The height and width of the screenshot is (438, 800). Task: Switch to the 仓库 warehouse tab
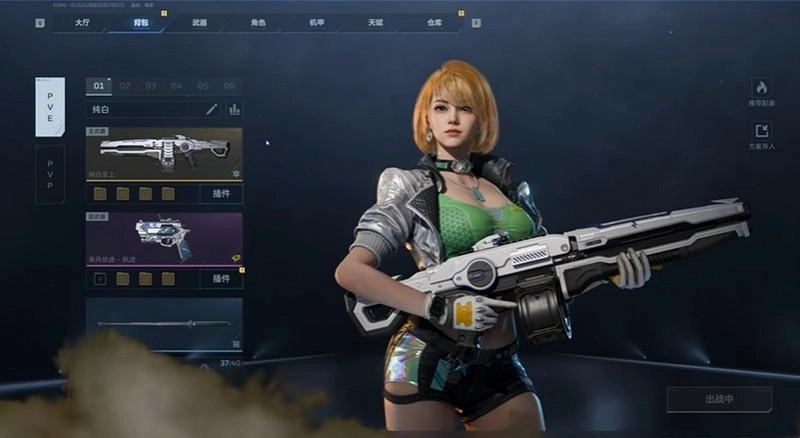(432, 22)
